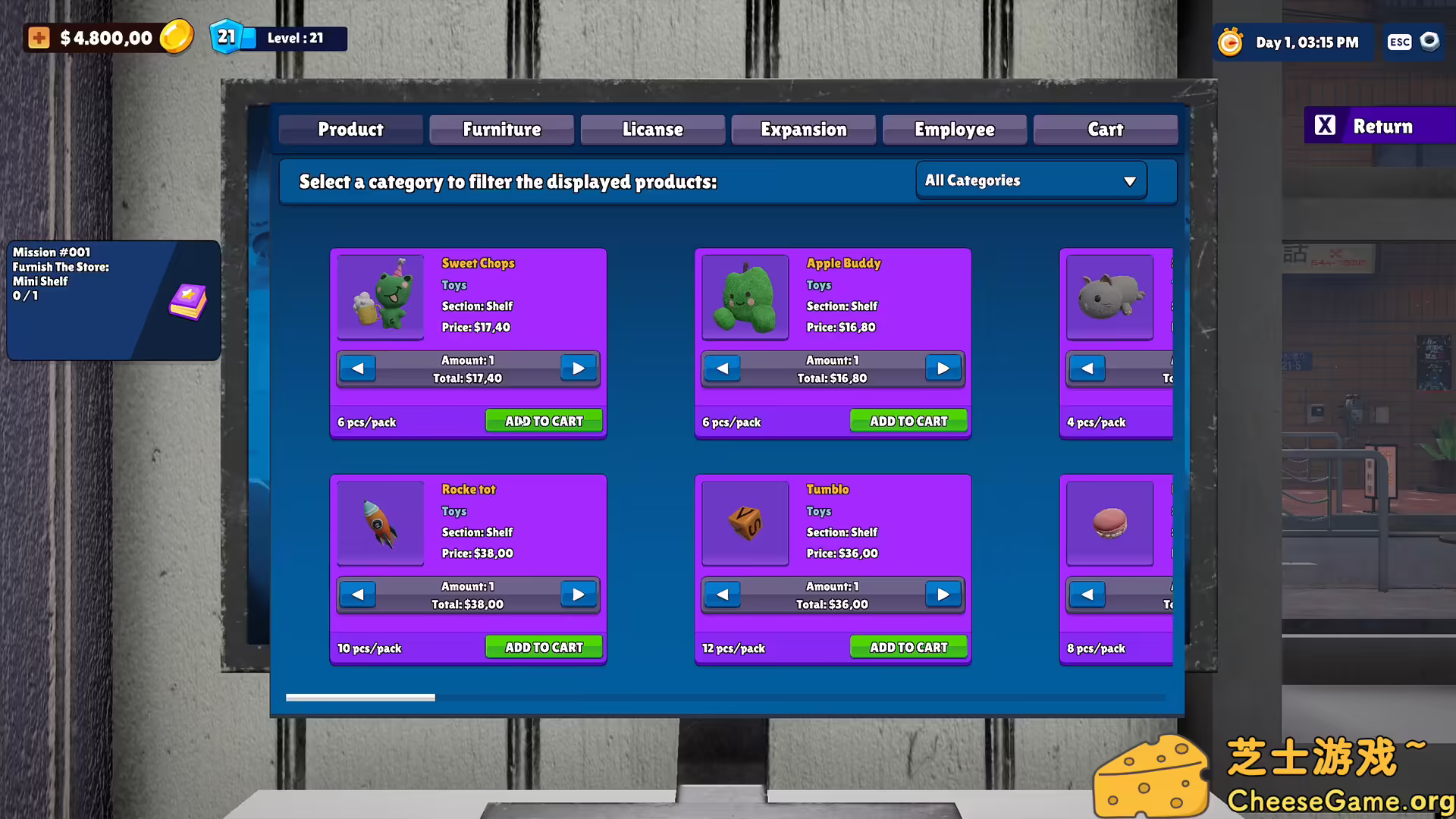Select the Rocke tot rocket toy icon
1456x819 pixels.
point(381,523)
